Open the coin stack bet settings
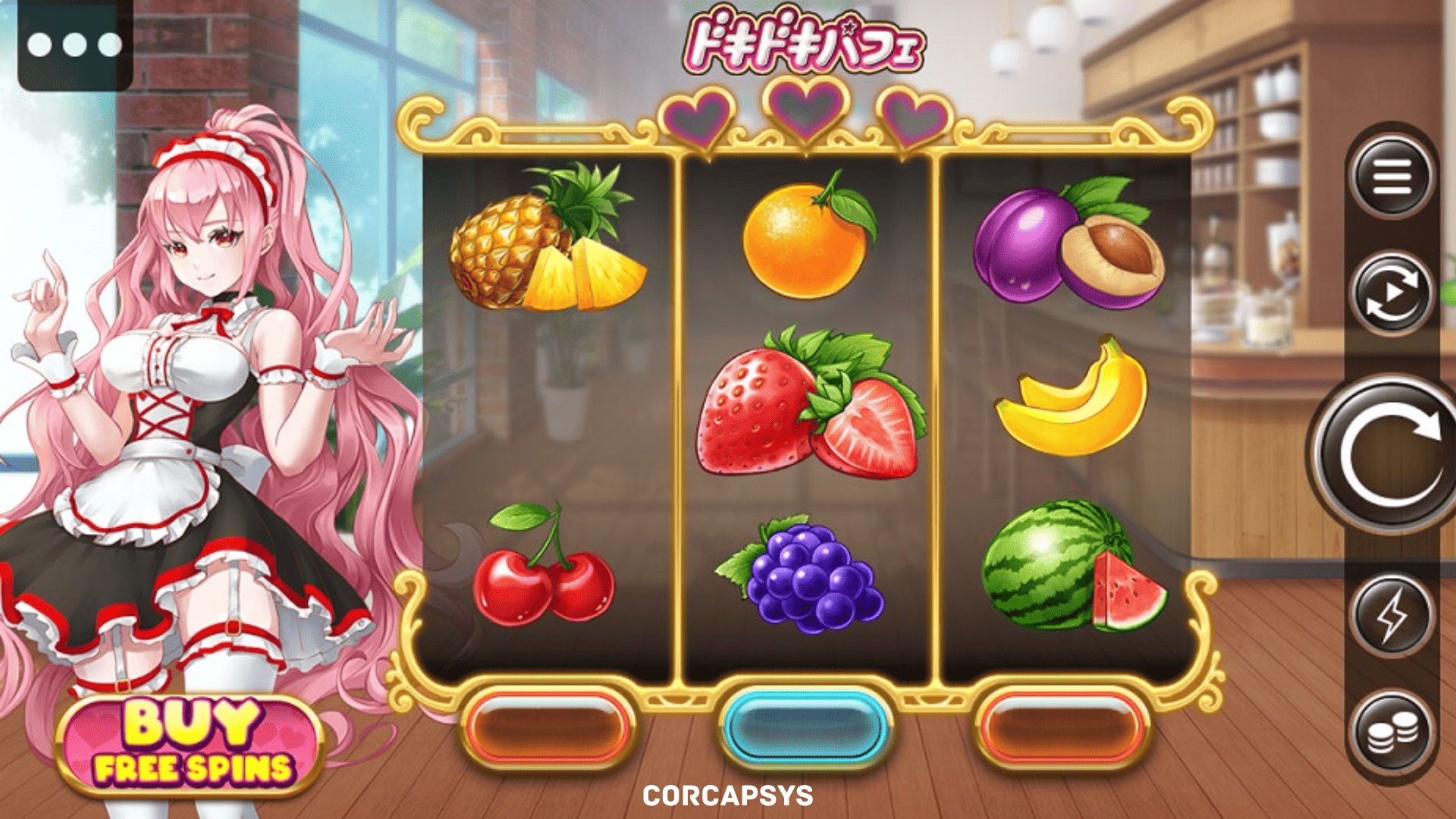Image resolution: width=1456 pixels, height=819 pixels. click(x=1392, y=733)
